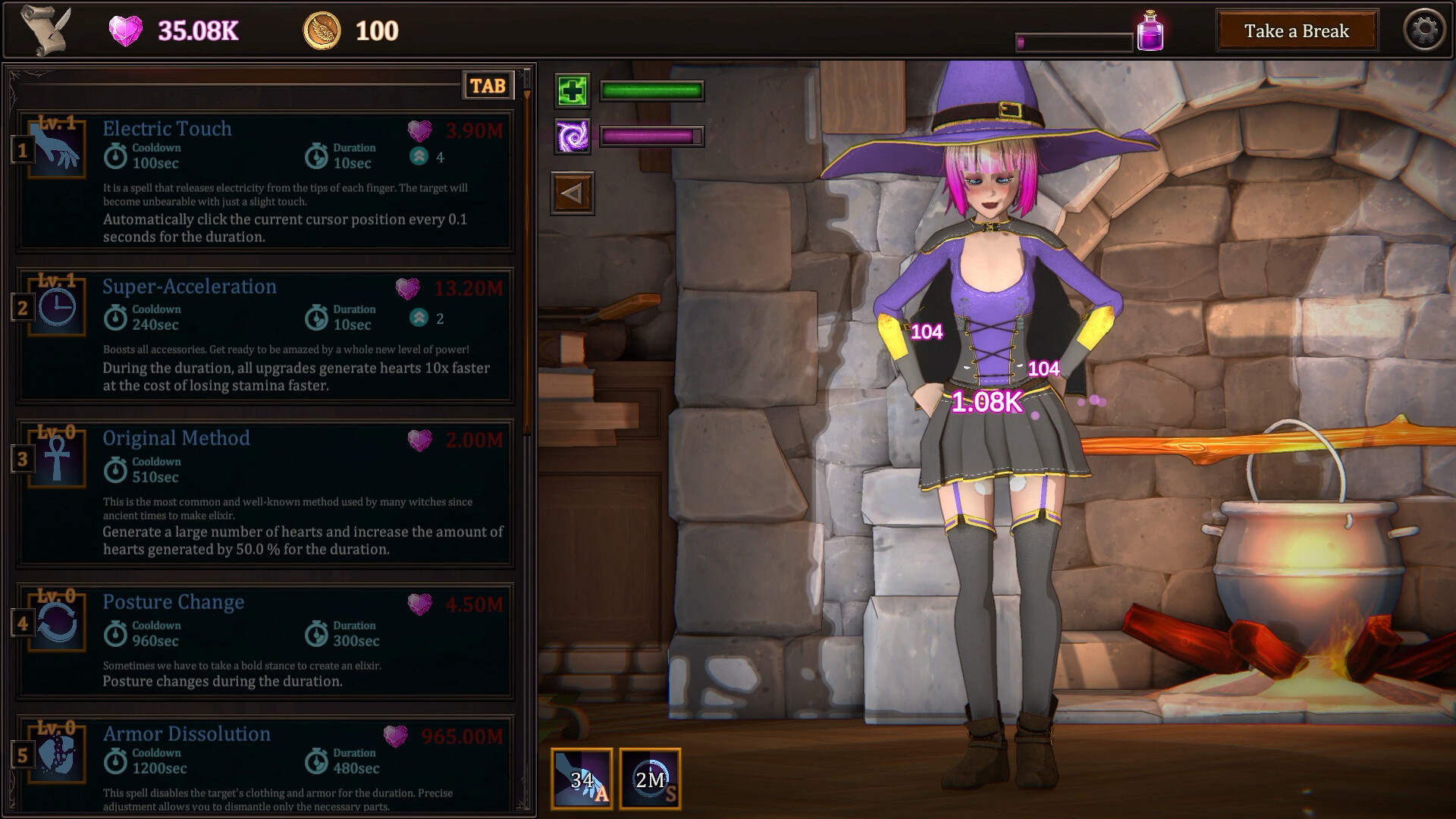
Task: Click the purple potion bottle icon
Action: 1150,30
